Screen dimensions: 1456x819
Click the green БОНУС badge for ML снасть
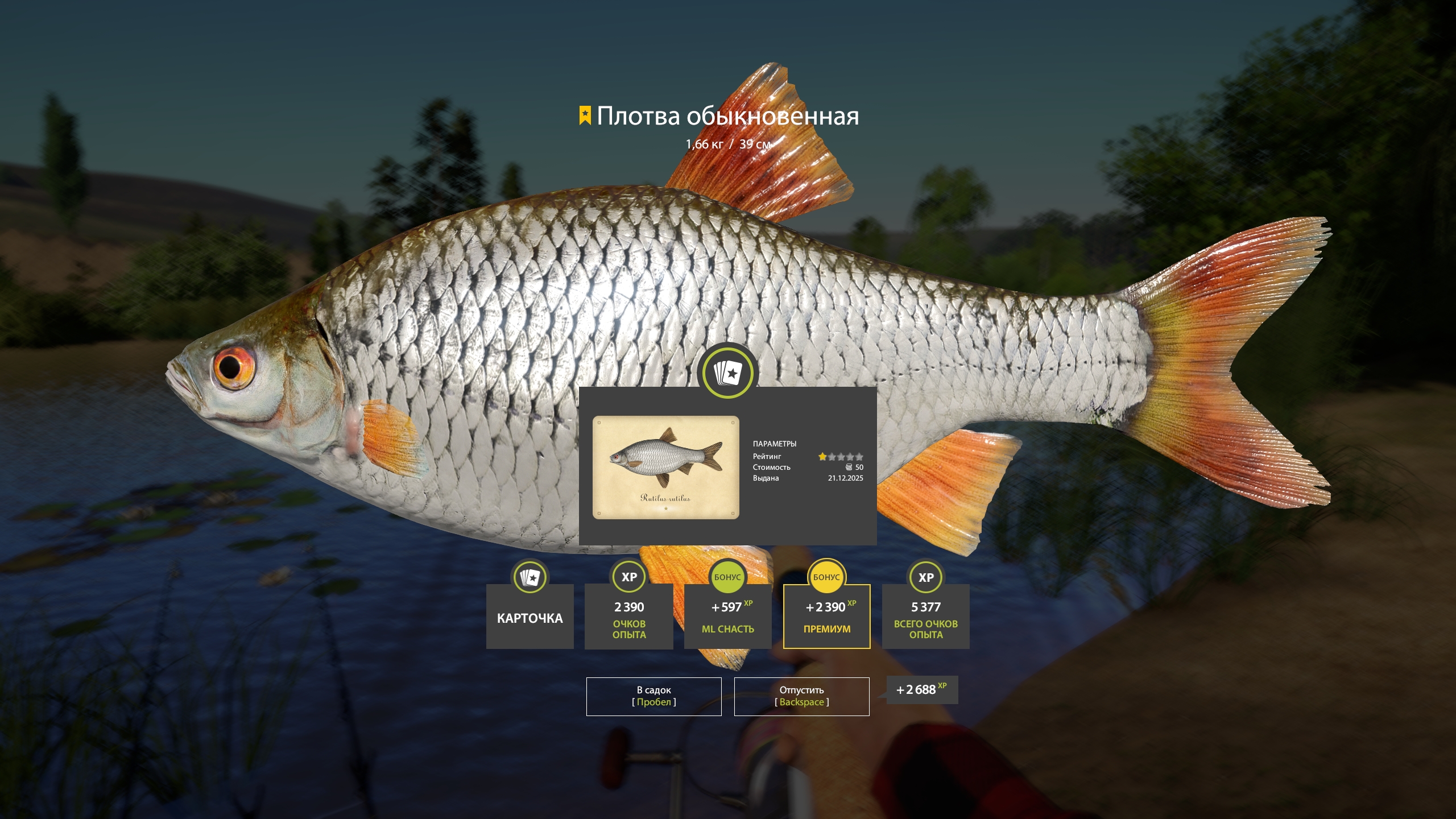727,577
